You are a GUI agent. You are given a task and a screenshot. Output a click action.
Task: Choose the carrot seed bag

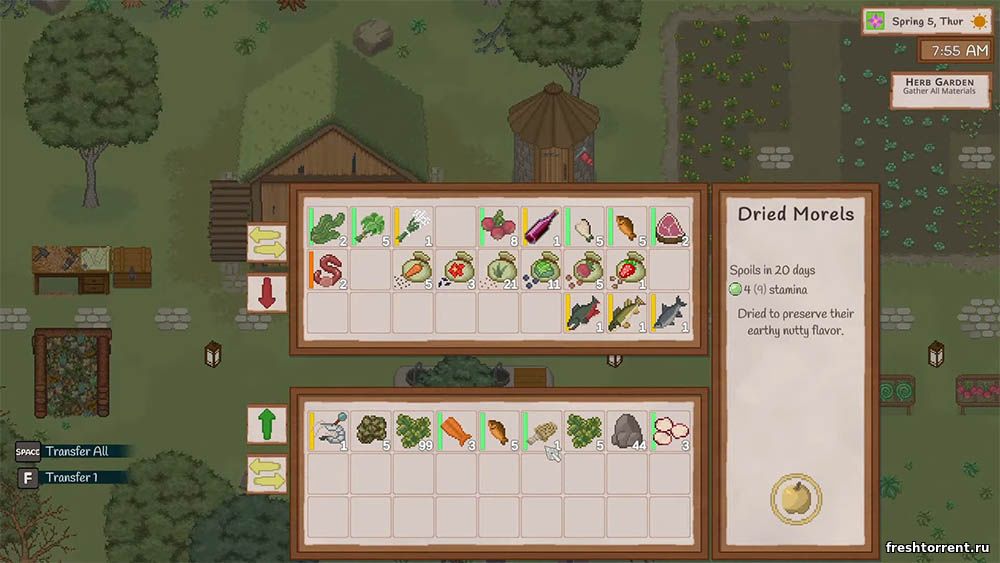click(x=414, y=270)
